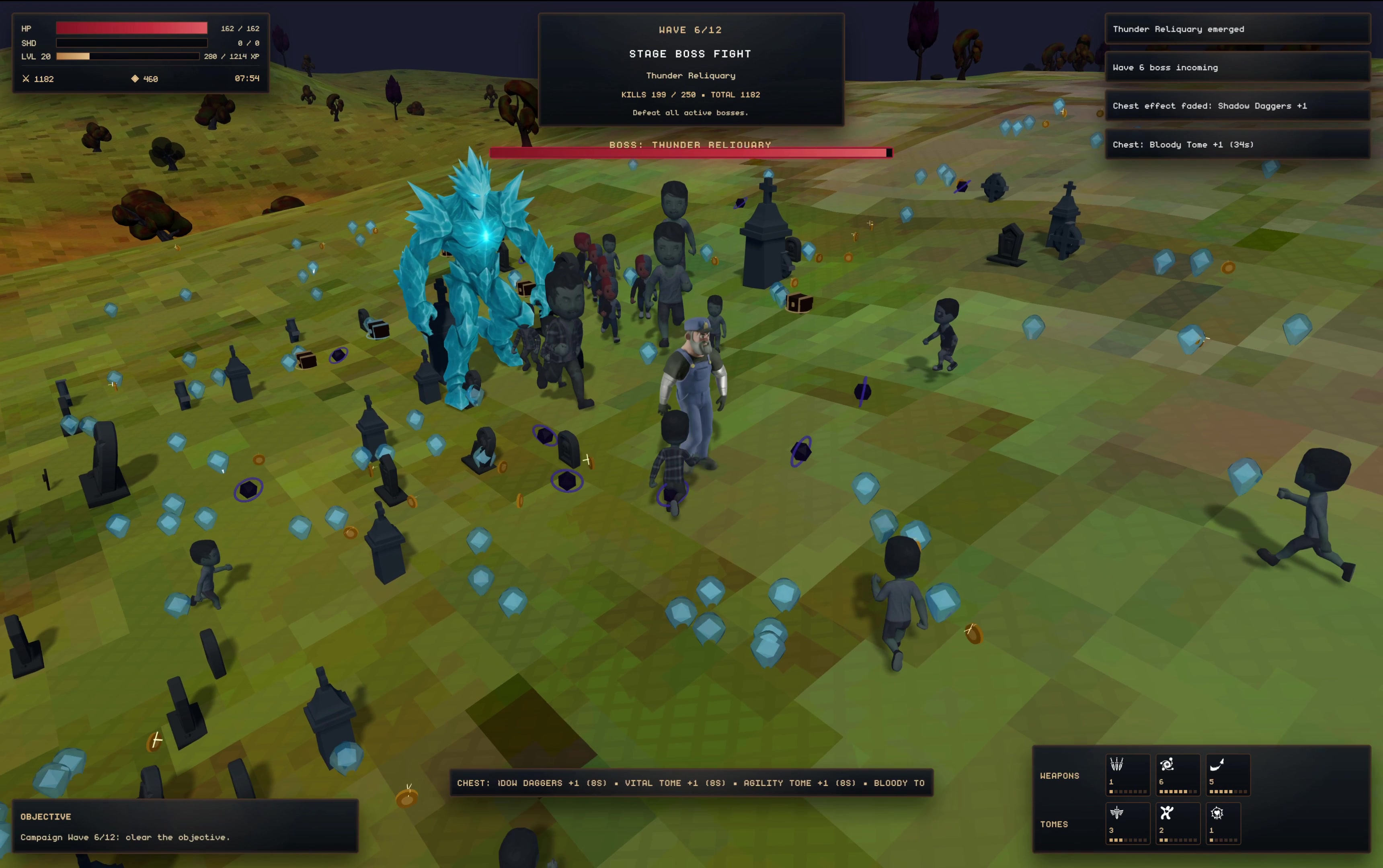Click the Chest Bloody Tome notification

(1237, 145)
